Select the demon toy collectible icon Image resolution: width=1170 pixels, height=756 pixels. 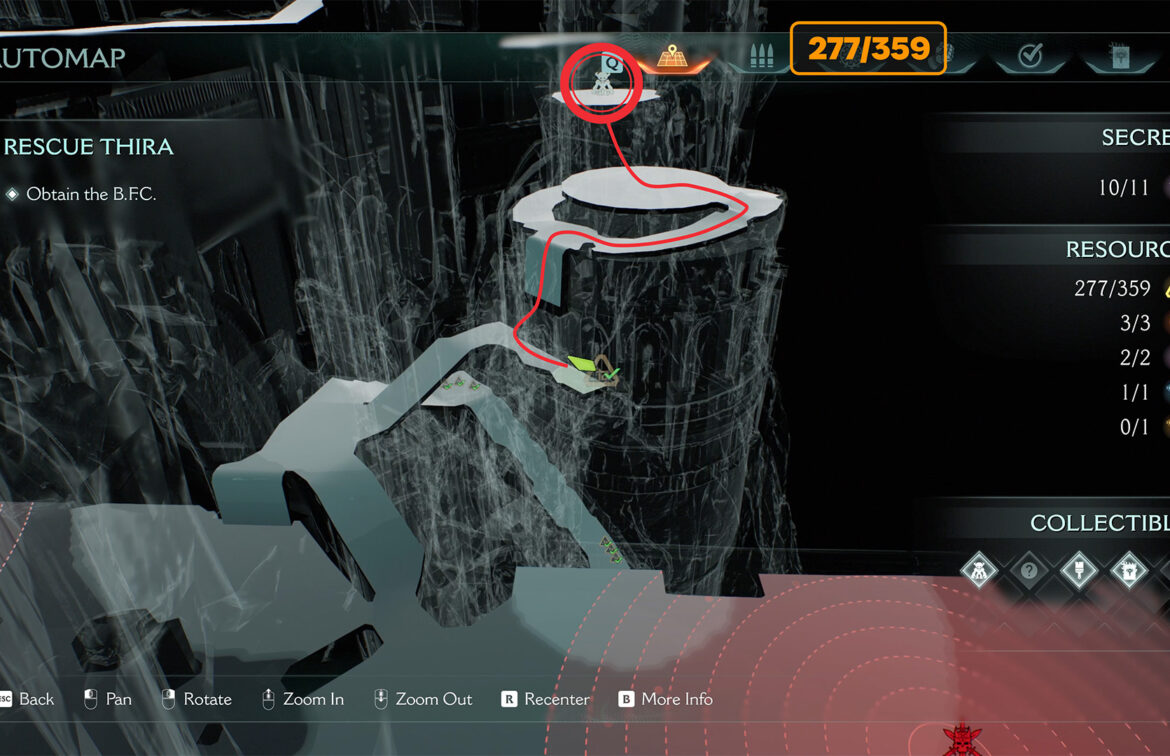(977, 572)
